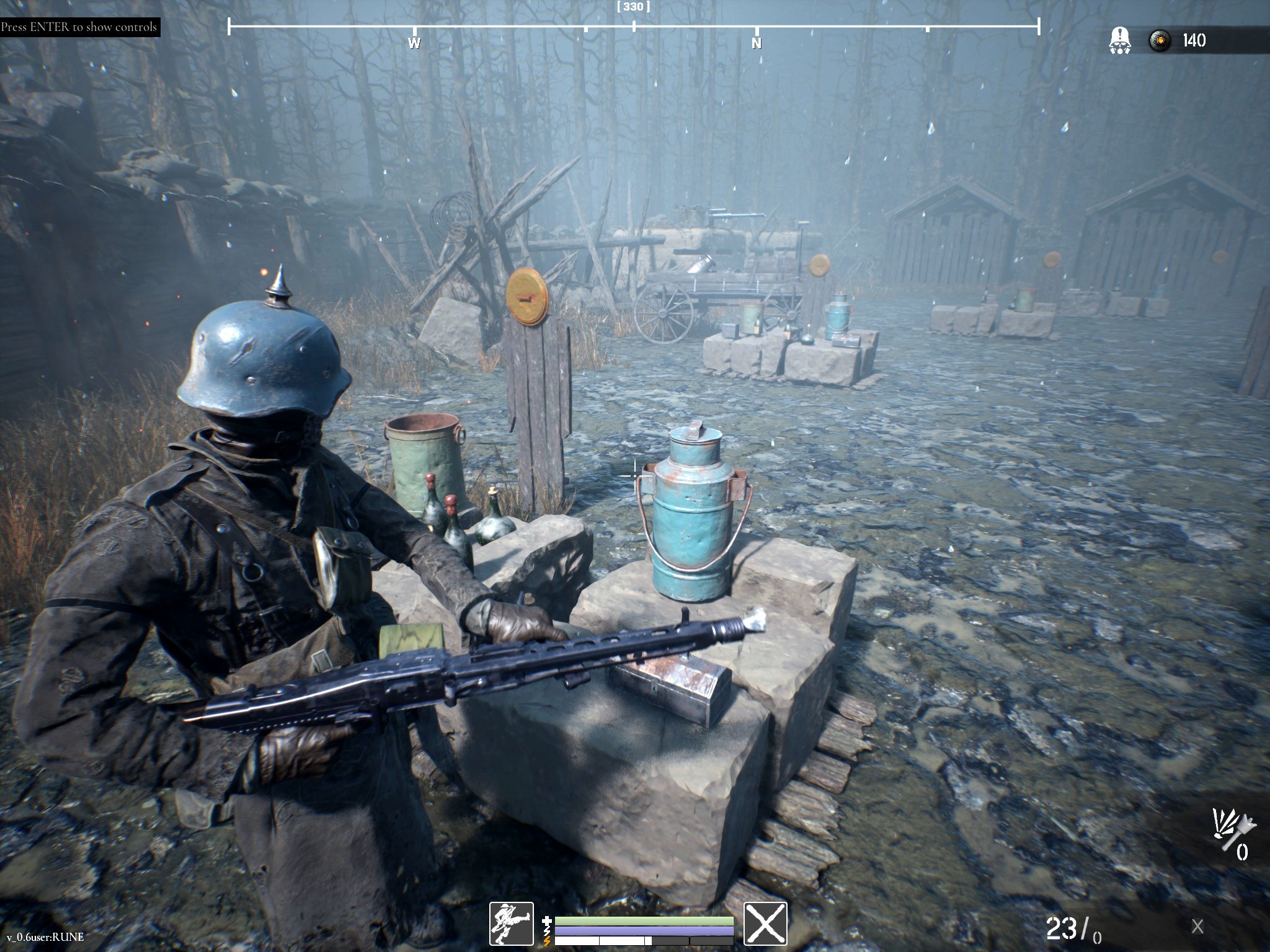Click the gas mask alert icon

pyautogui.click(x=1118, y=41)
